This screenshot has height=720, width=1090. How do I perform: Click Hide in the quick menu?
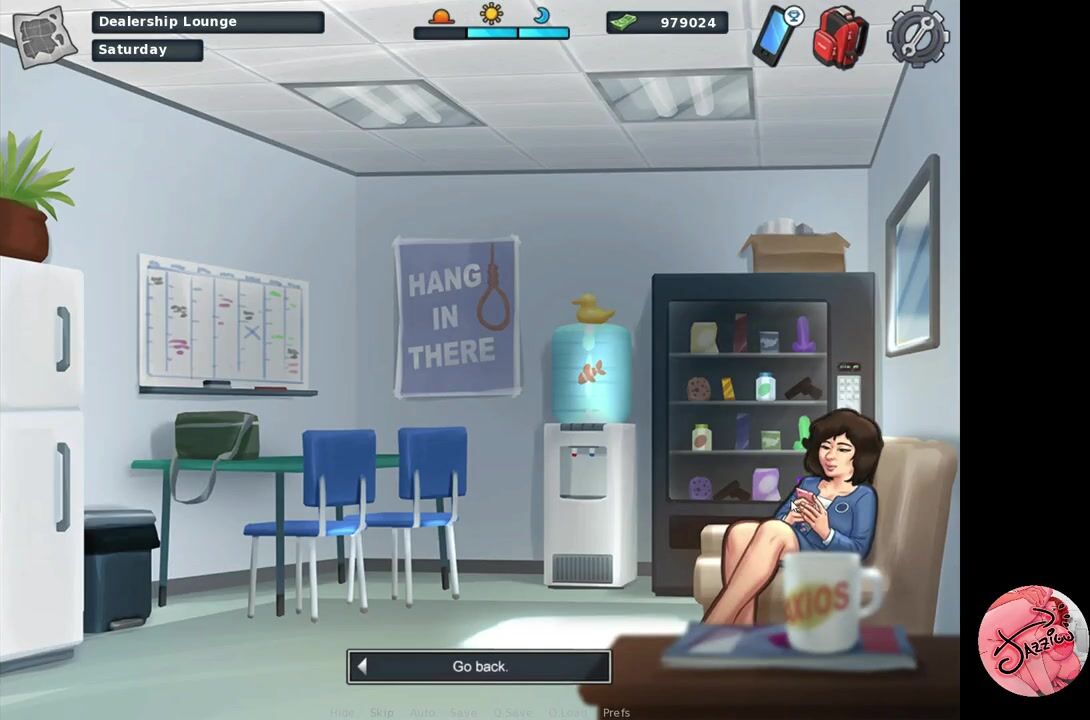342,713
